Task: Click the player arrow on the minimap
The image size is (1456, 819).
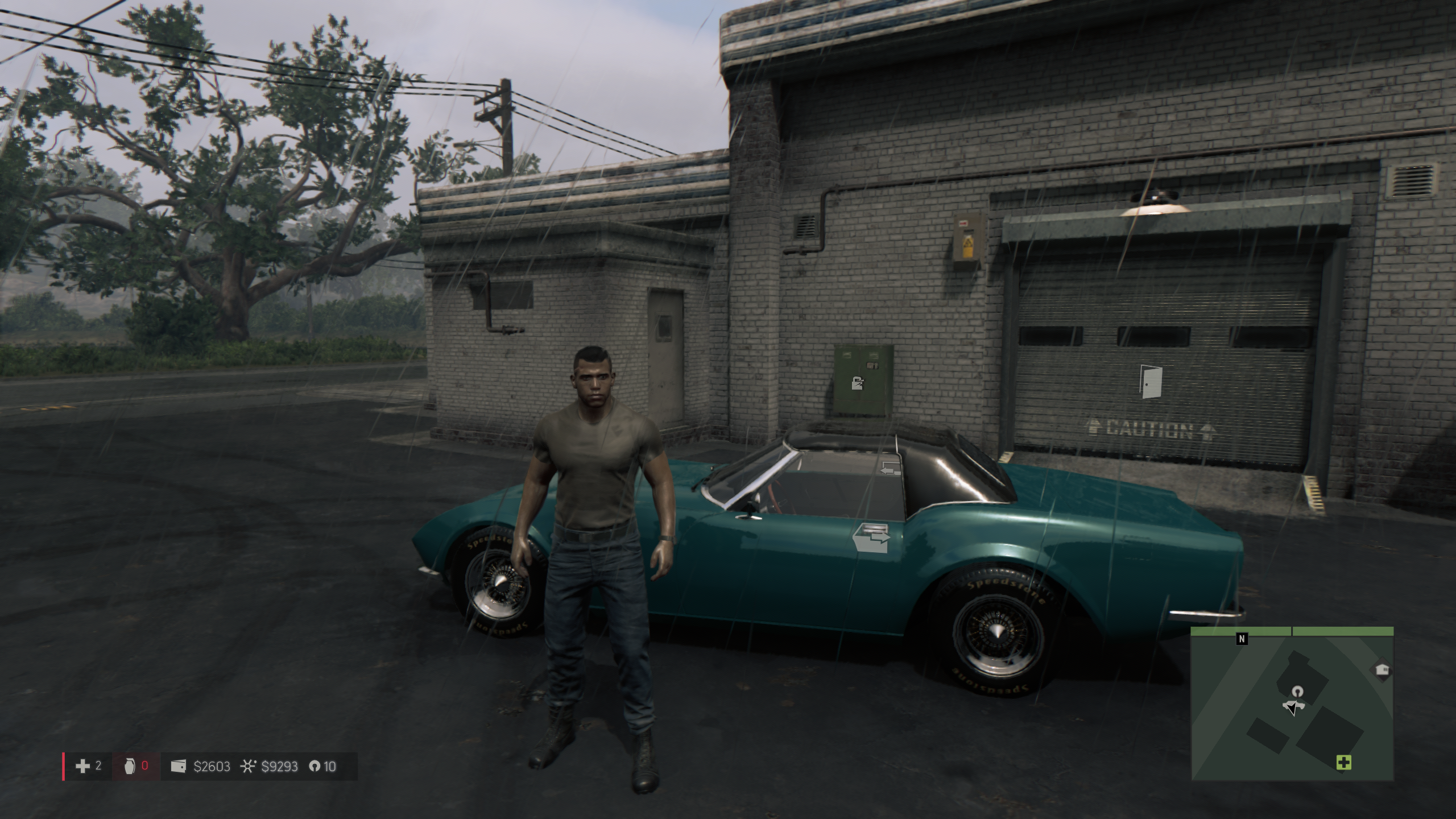Action: tap(1290, 708)
